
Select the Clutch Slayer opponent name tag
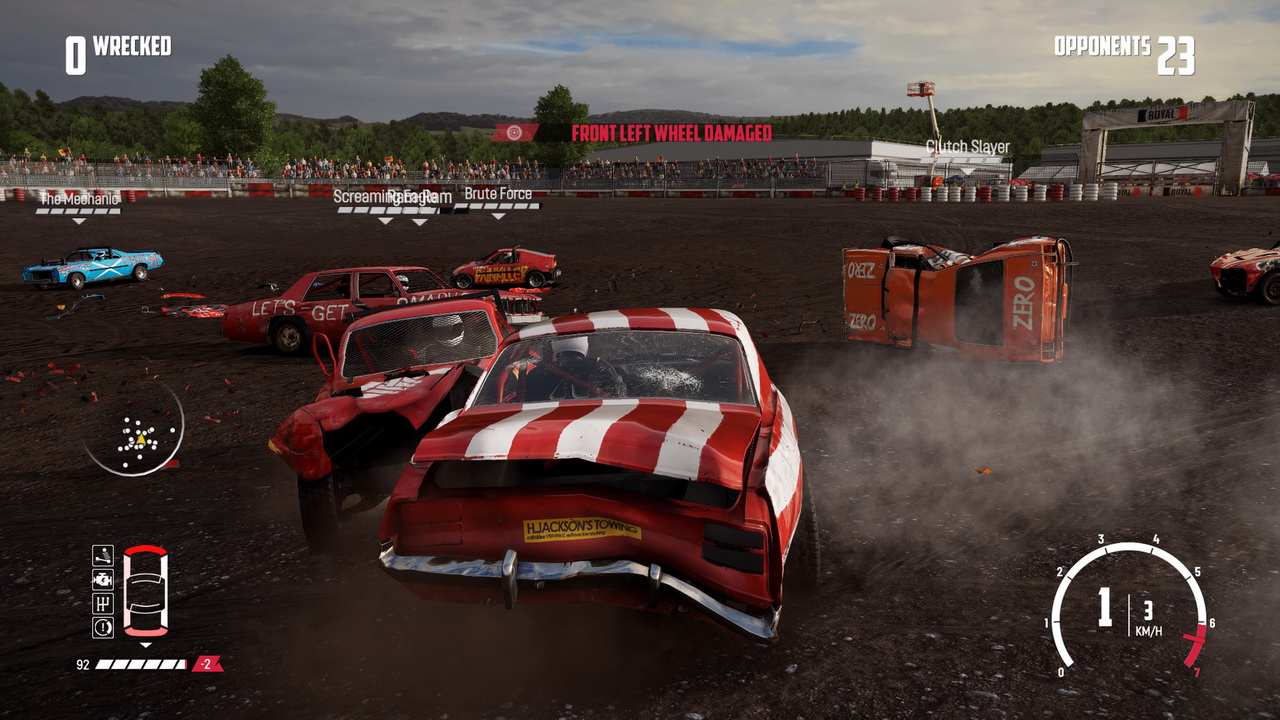point(967,147)
